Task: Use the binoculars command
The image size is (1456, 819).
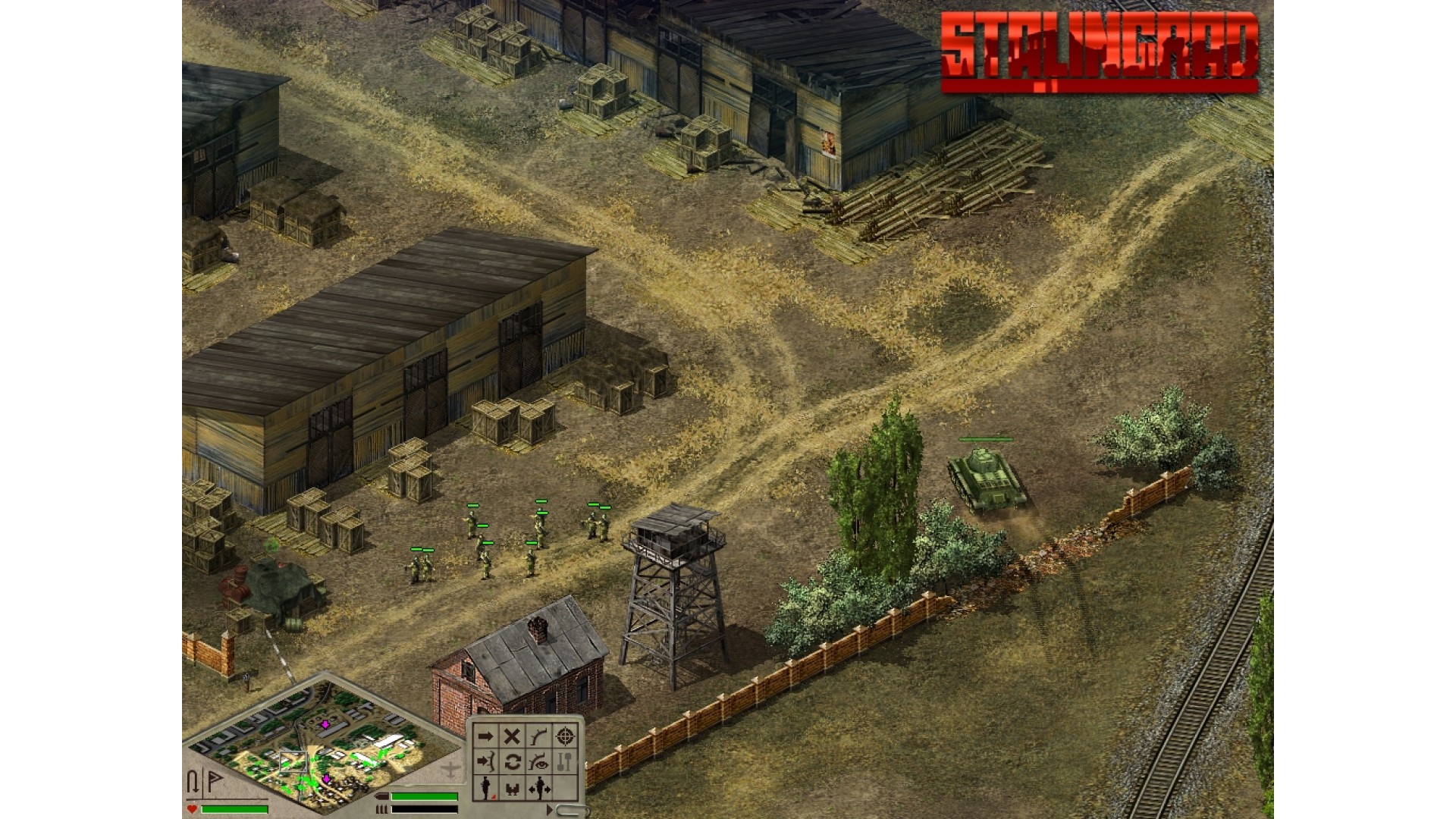Action: click(512, 789)
